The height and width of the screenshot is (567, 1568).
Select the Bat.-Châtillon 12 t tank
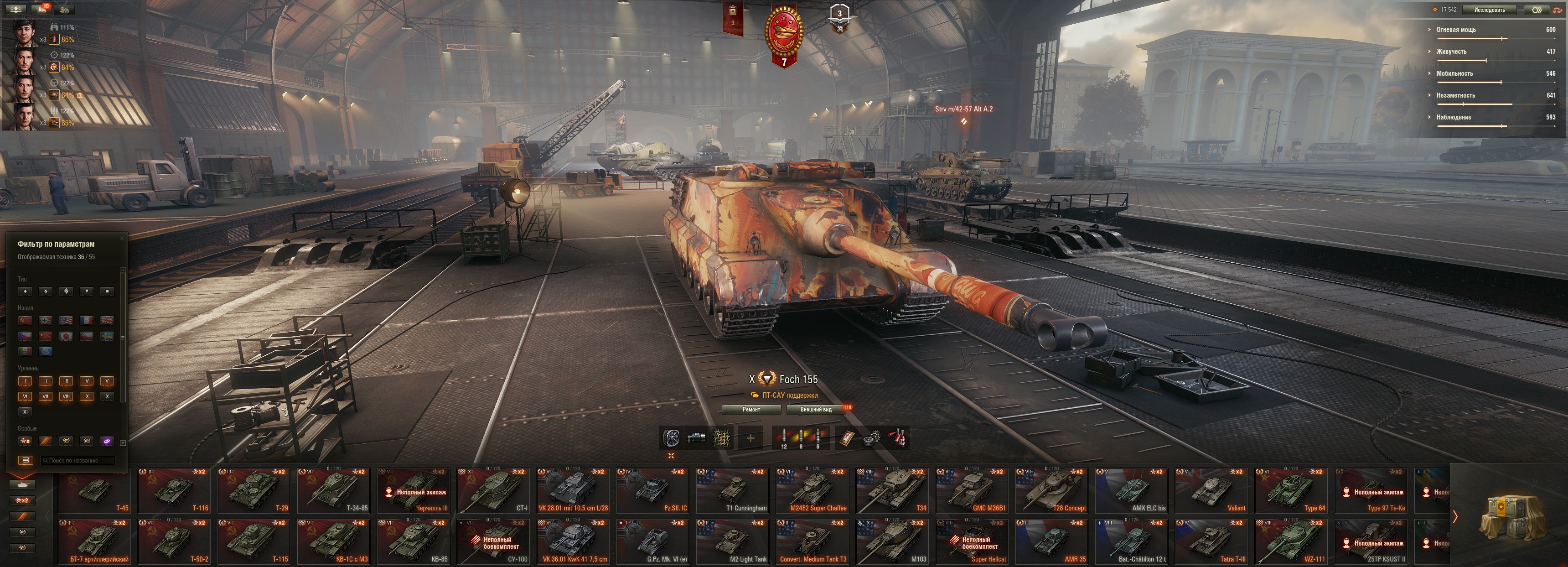pyautogui.click(x=1132, y=542)
